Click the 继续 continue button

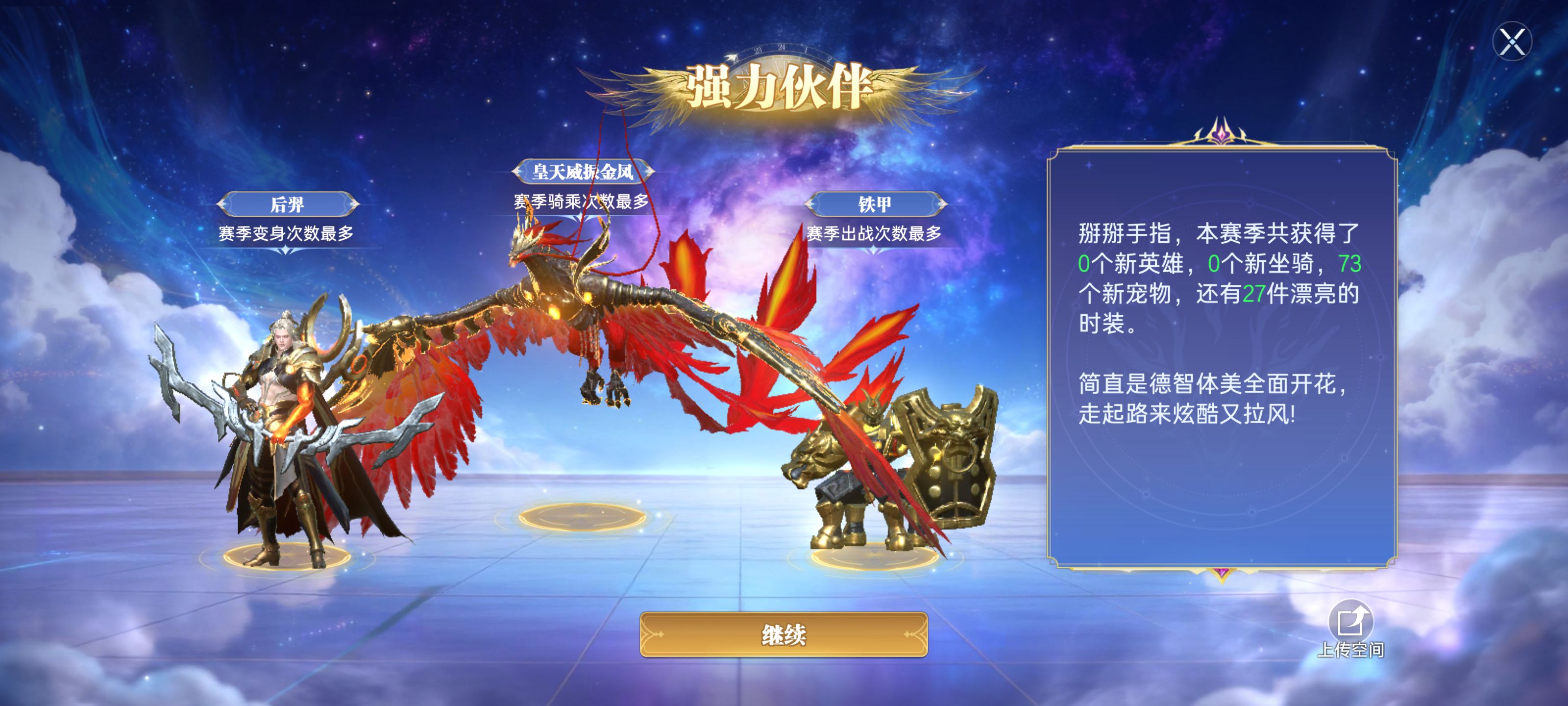coord(784,635)
